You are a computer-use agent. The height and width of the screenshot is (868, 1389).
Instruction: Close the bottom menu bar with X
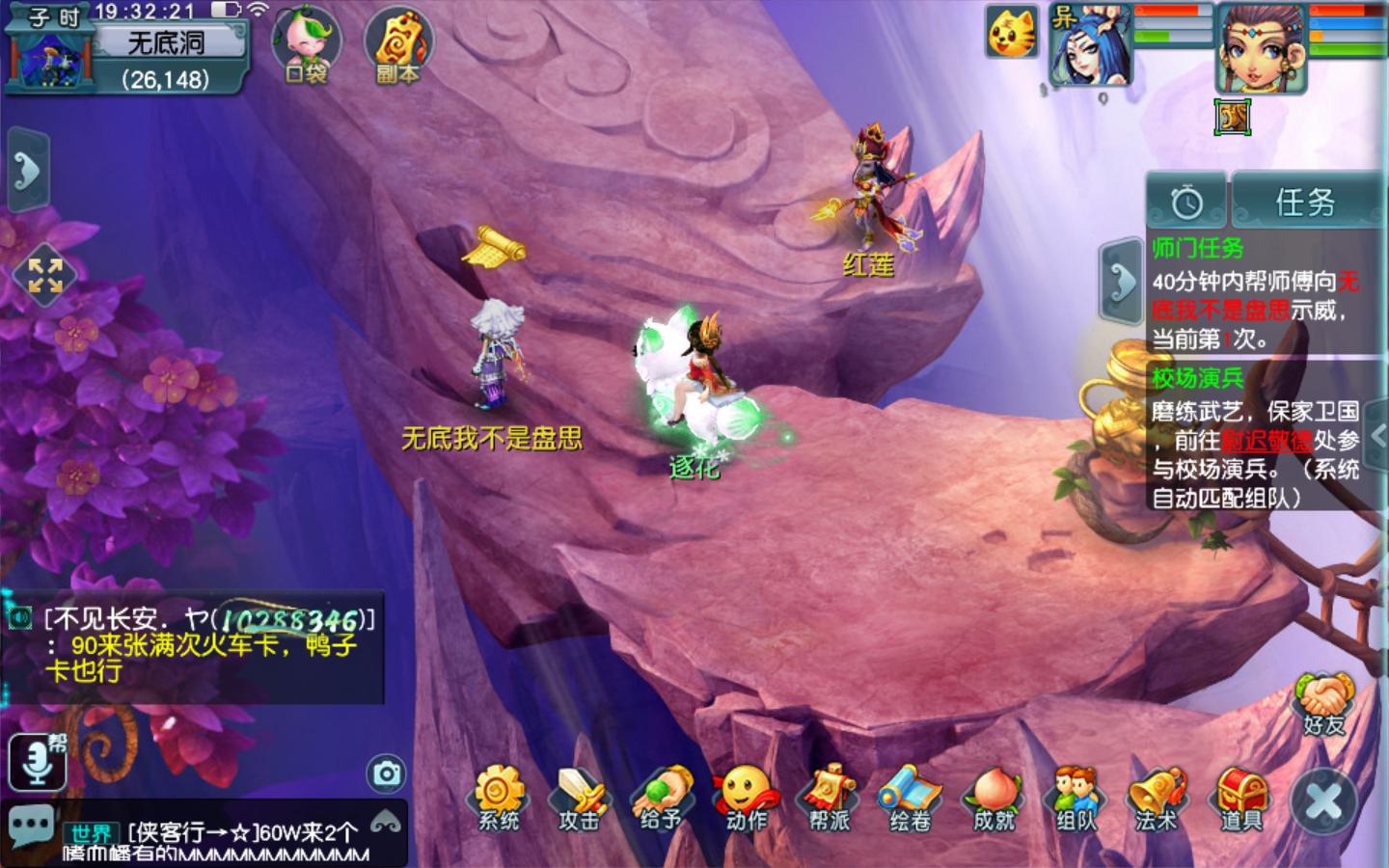(x=1324, y=802)
